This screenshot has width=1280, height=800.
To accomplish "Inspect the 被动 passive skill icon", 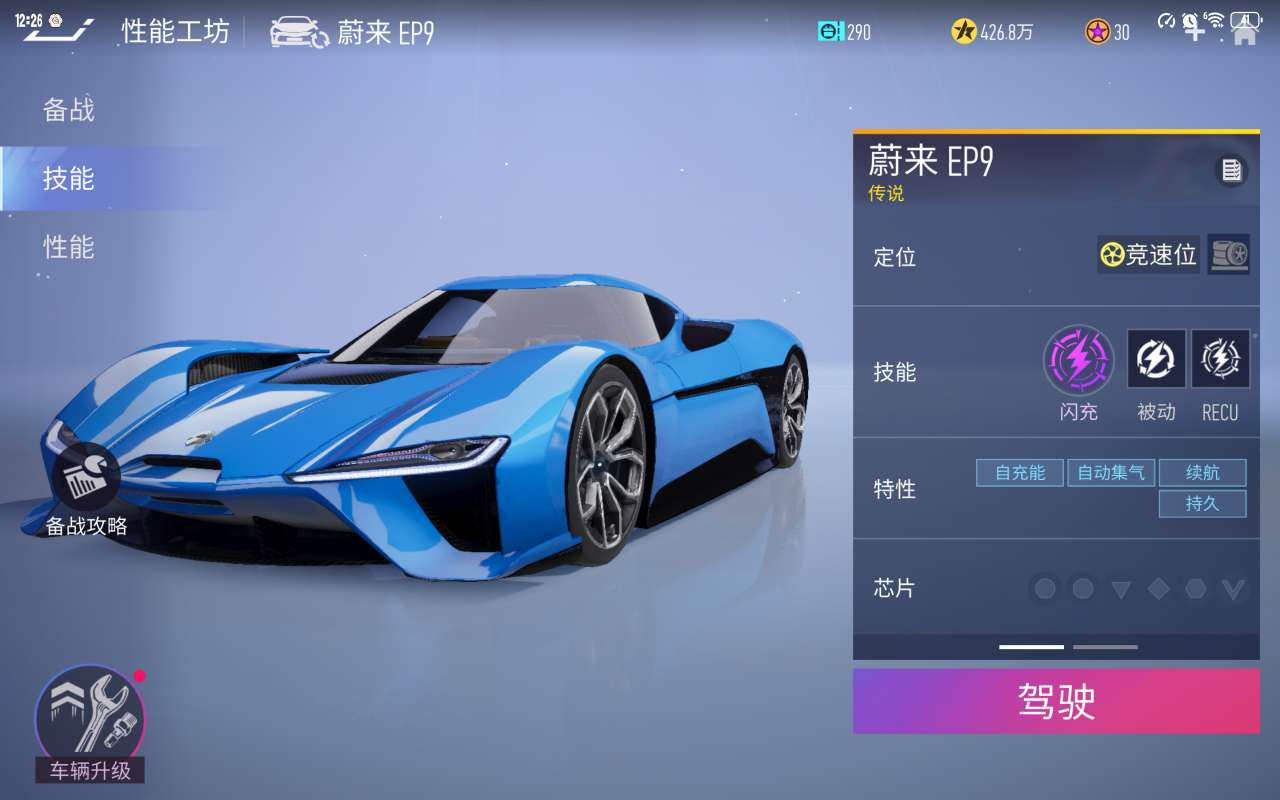I will click(1156, 359).
